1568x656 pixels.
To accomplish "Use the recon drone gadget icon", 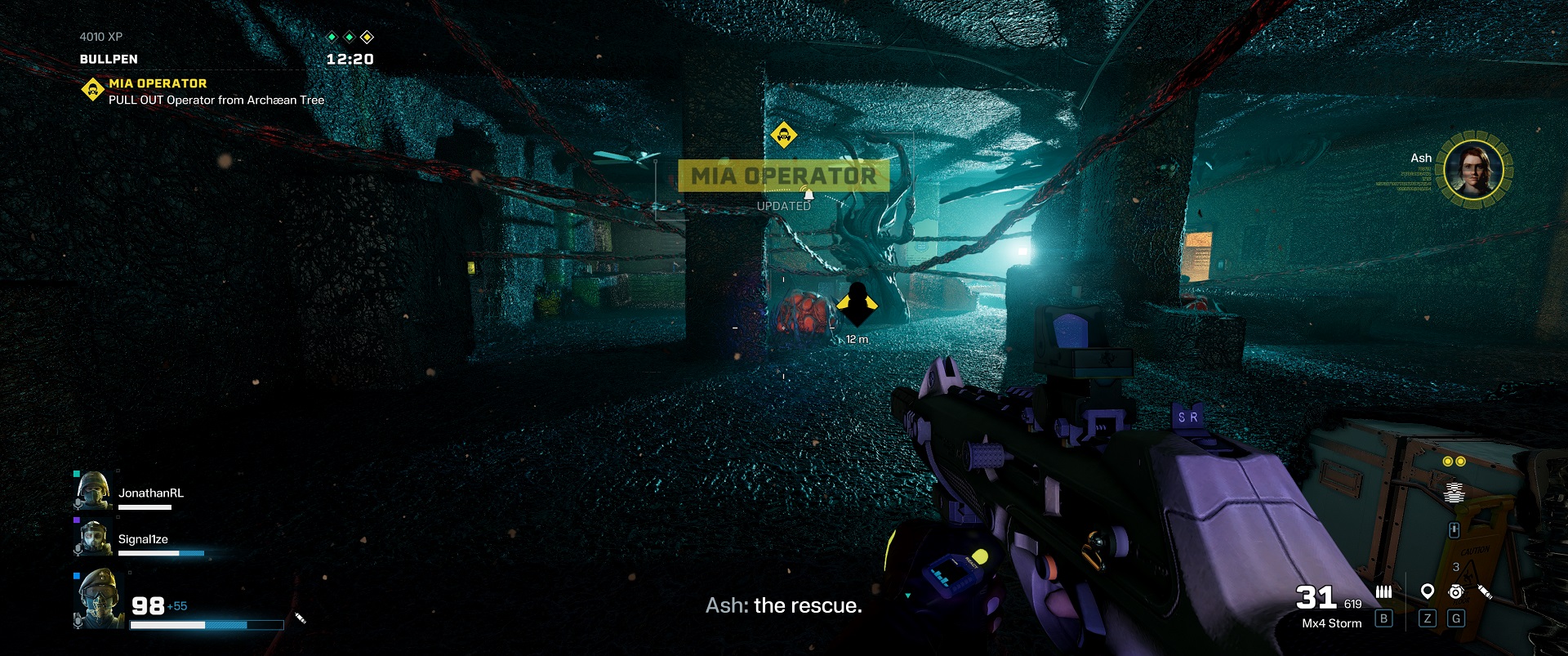I will coord(1455,591).
